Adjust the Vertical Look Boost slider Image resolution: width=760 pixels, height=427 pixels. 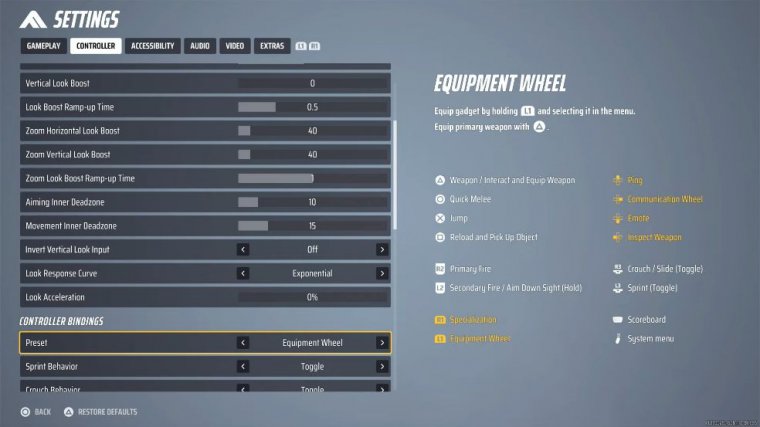tap(312, 83)
